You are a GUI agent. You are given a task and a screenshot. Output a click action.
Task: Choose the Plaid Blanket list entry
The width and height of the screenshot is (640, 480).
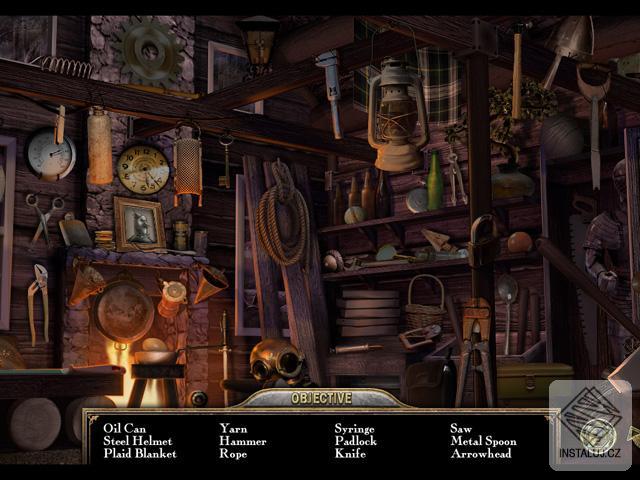[x=139, y=454]
